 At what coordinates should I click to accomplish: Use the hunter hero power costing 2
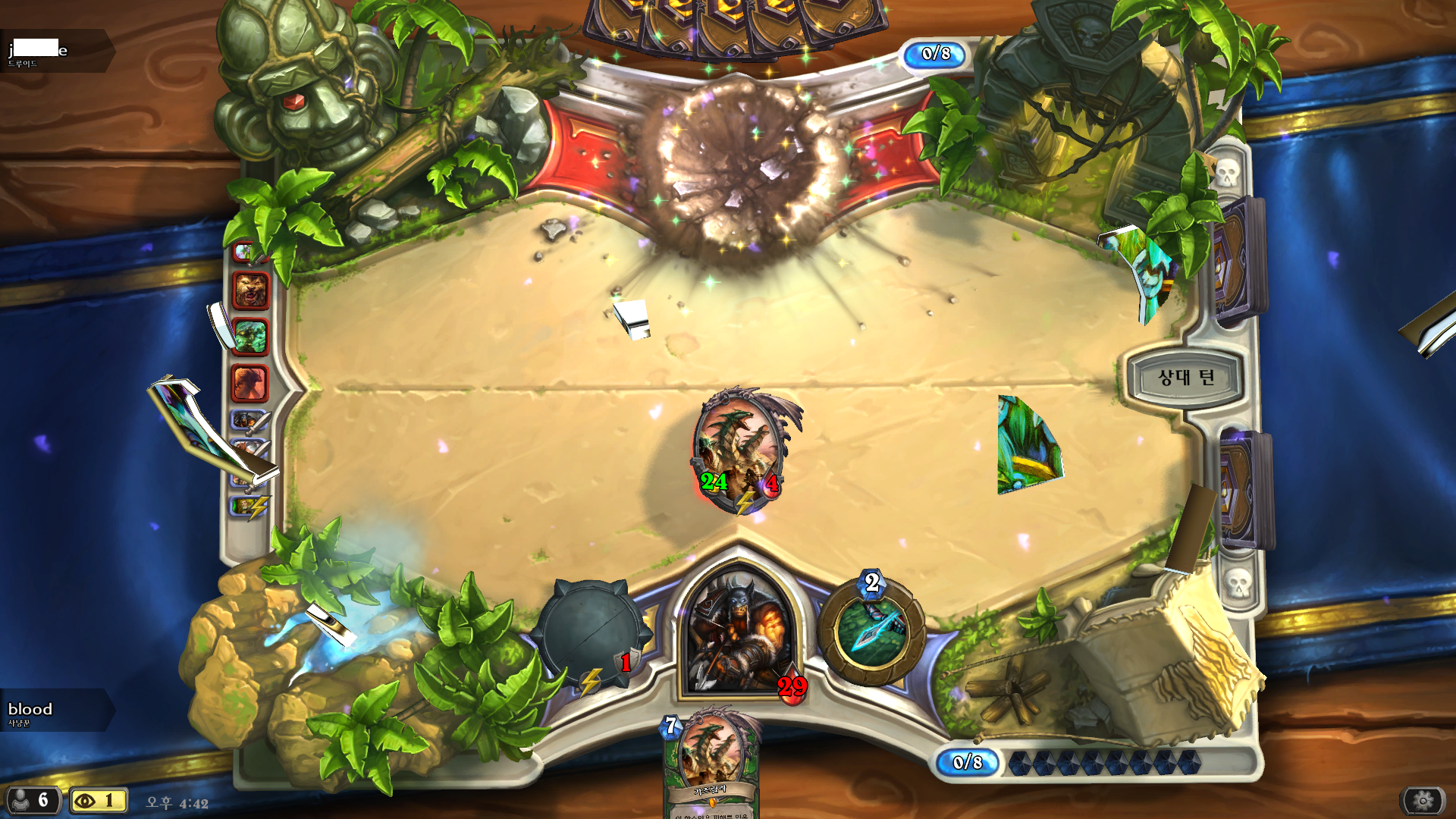pyautogui.click(x=872, y=631)
